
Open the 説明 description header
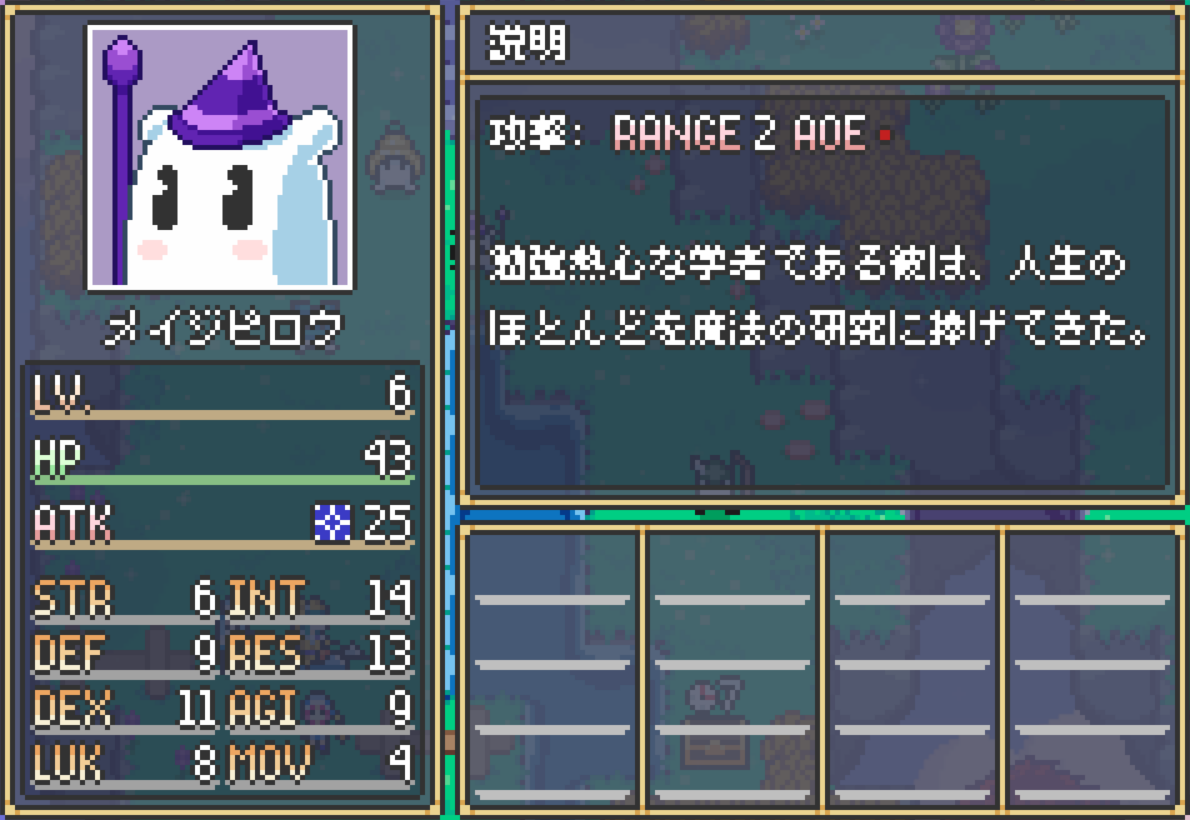pyautogui.click(x=527, y=43)
